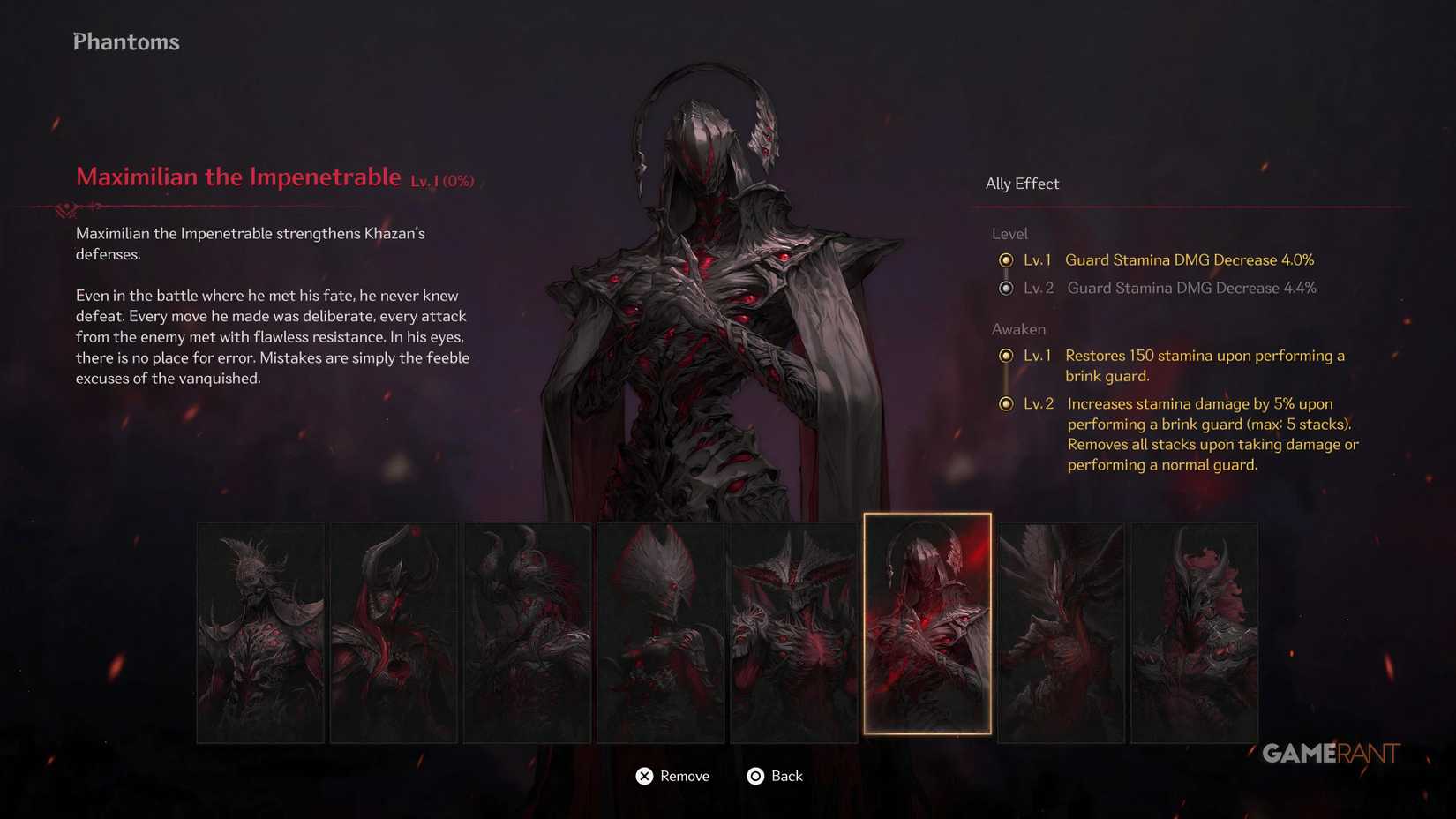Select the Awaken Lv.1 stamina restore radio
Viewport: 1456px width, 819px height.
1007,356
